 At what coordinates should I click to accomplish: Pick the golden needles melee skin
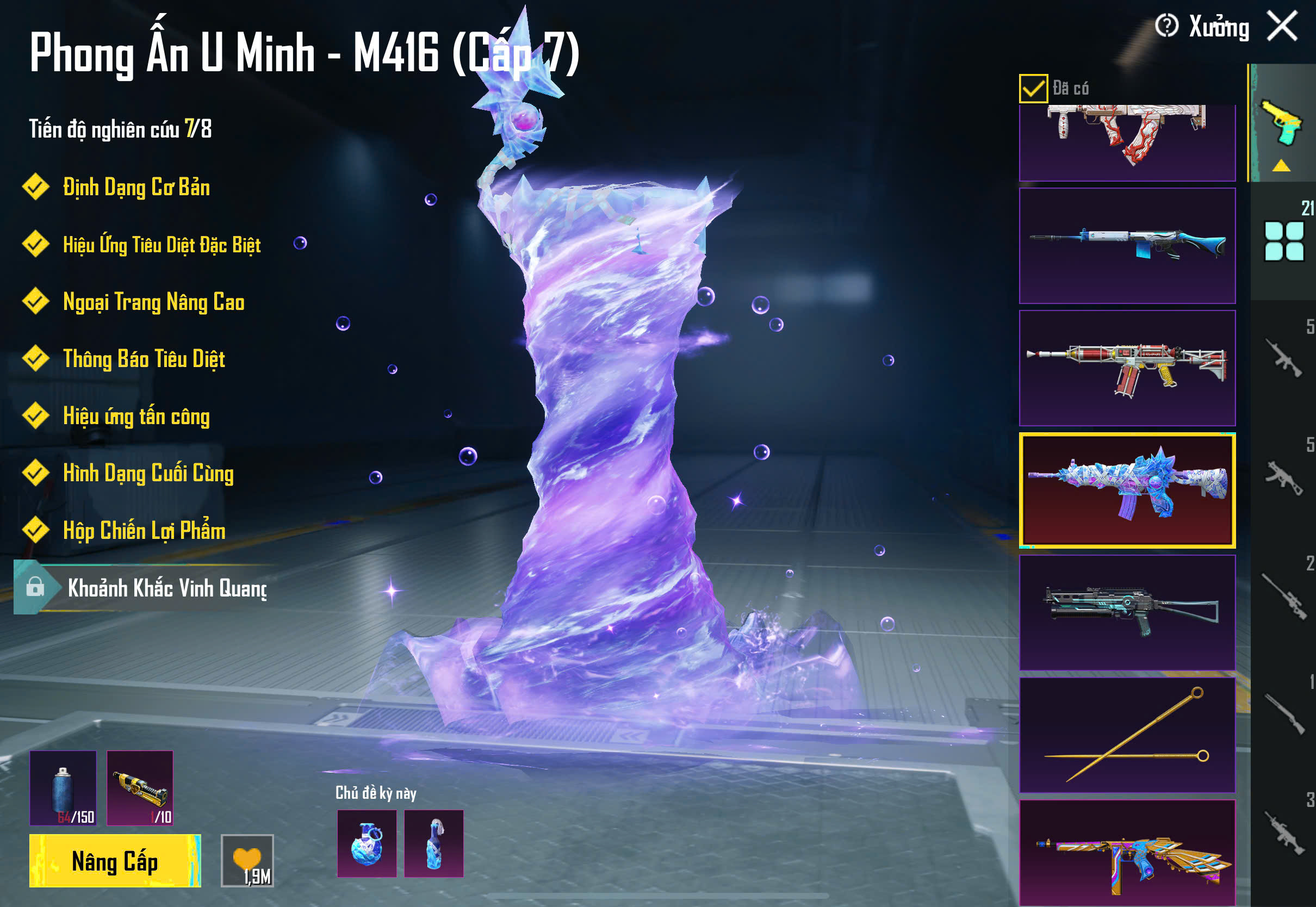[x=1127, y=735]
